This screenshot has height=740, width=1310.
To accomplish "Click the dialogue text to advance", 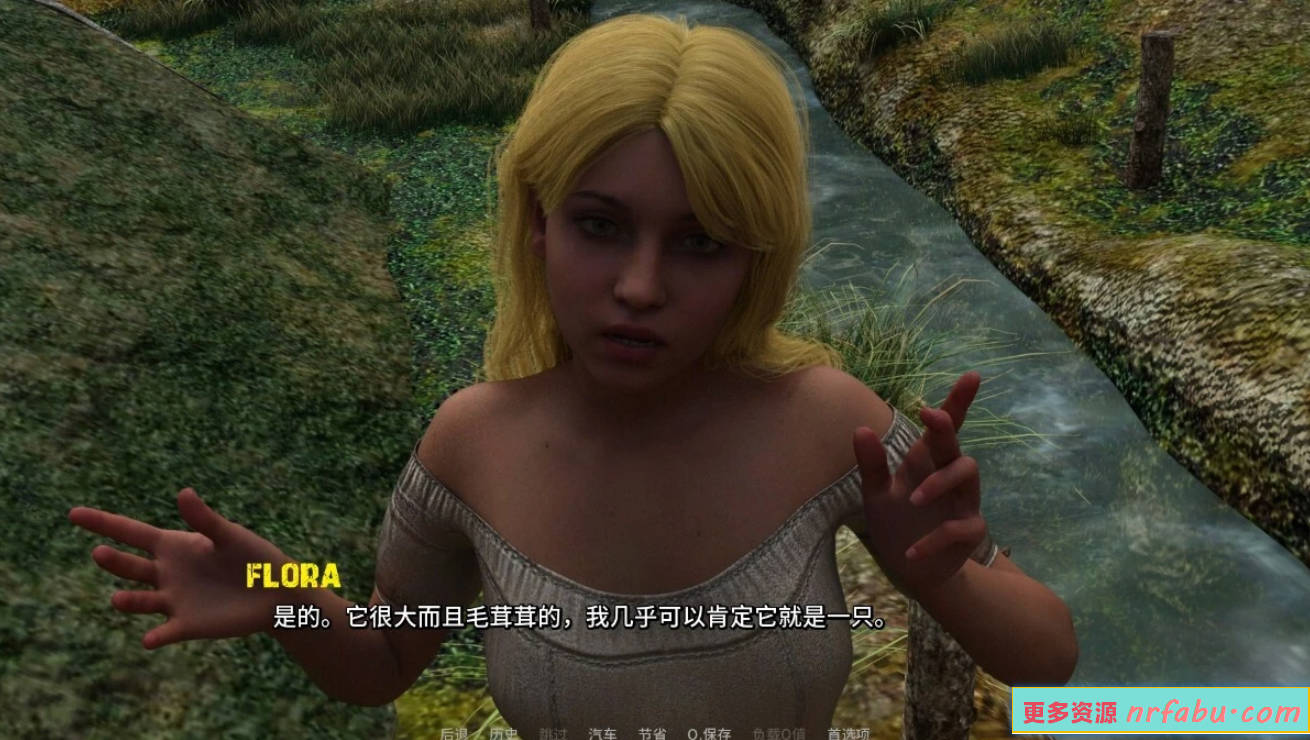I will 575,617.
